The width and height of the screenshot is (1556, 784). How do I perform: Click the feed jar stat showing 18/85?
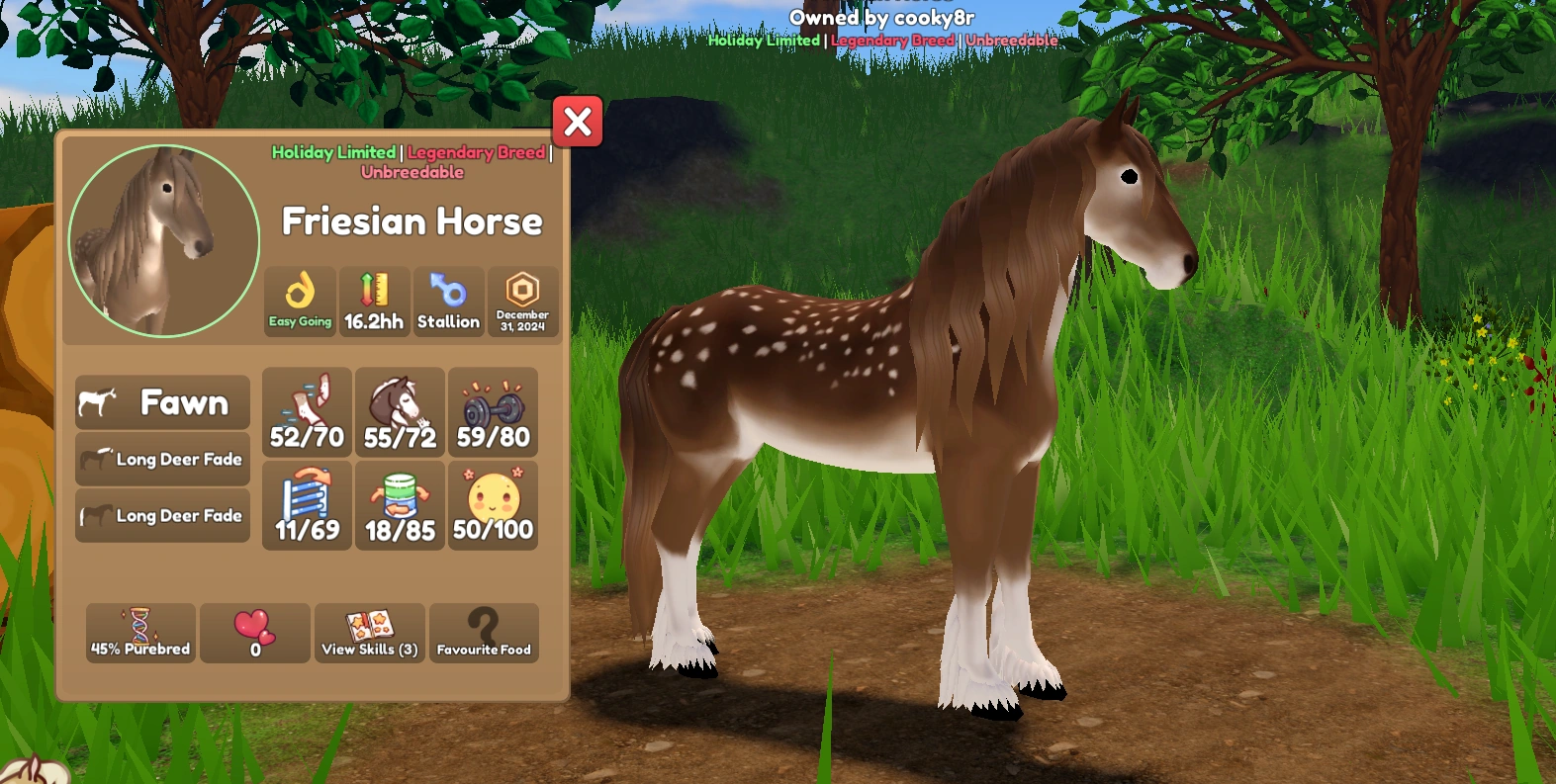(x=400, y=505)
